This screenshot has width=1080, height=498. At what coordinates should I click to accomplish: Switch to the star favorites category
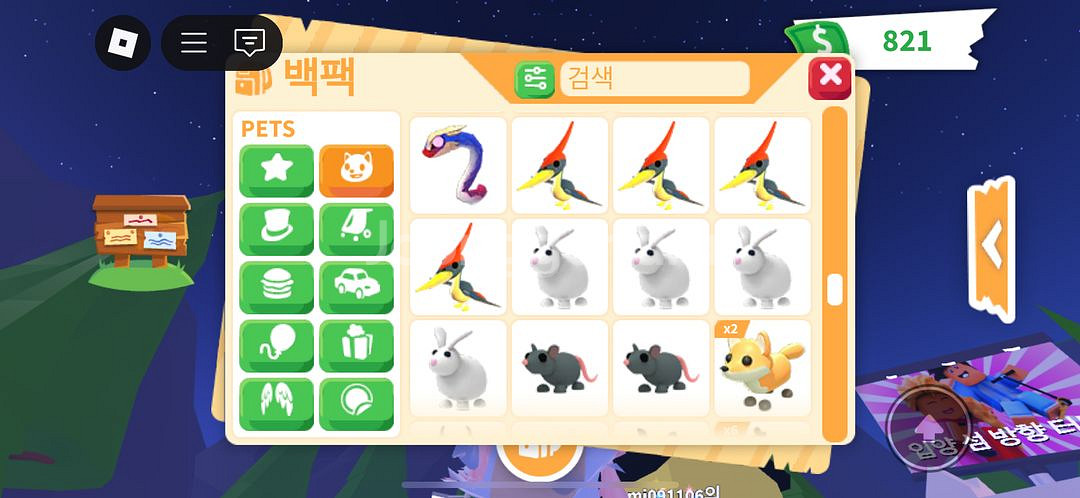pos(276,170)
